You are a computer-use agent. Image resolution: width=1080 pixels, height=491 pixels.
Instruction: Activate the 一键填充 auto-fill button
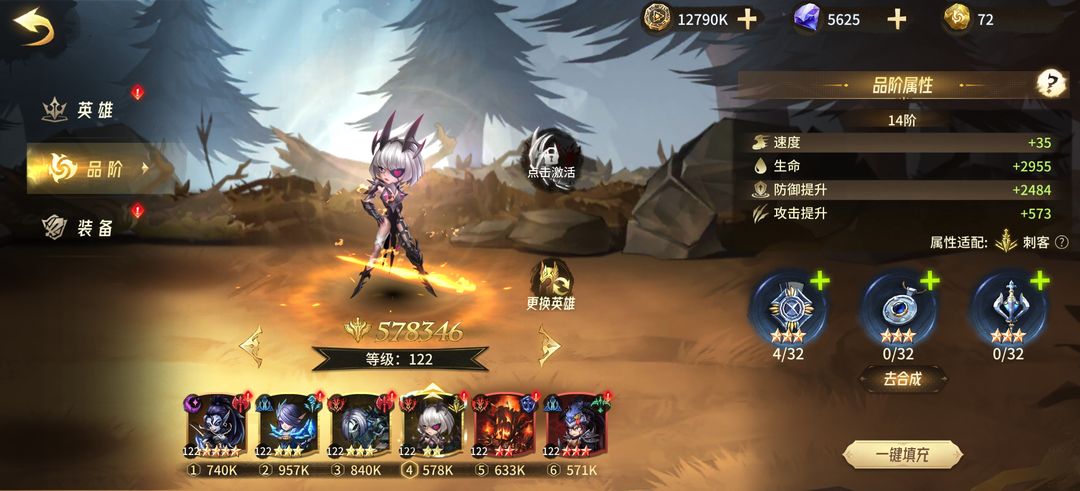(902, 455)
